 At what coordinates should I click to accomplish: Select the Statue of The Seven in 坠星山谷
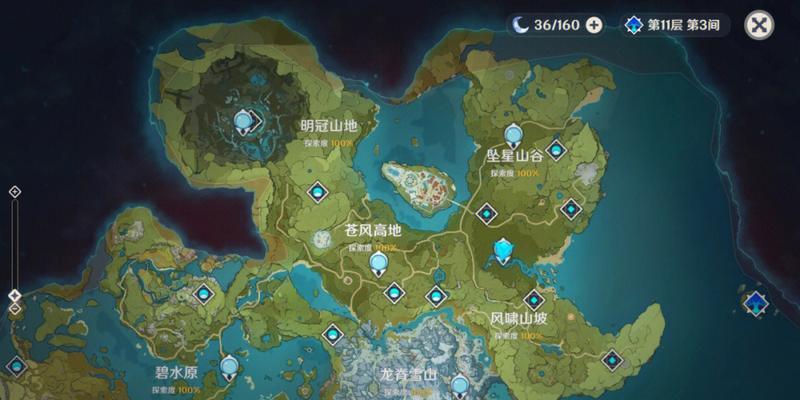tap(514, 134)
